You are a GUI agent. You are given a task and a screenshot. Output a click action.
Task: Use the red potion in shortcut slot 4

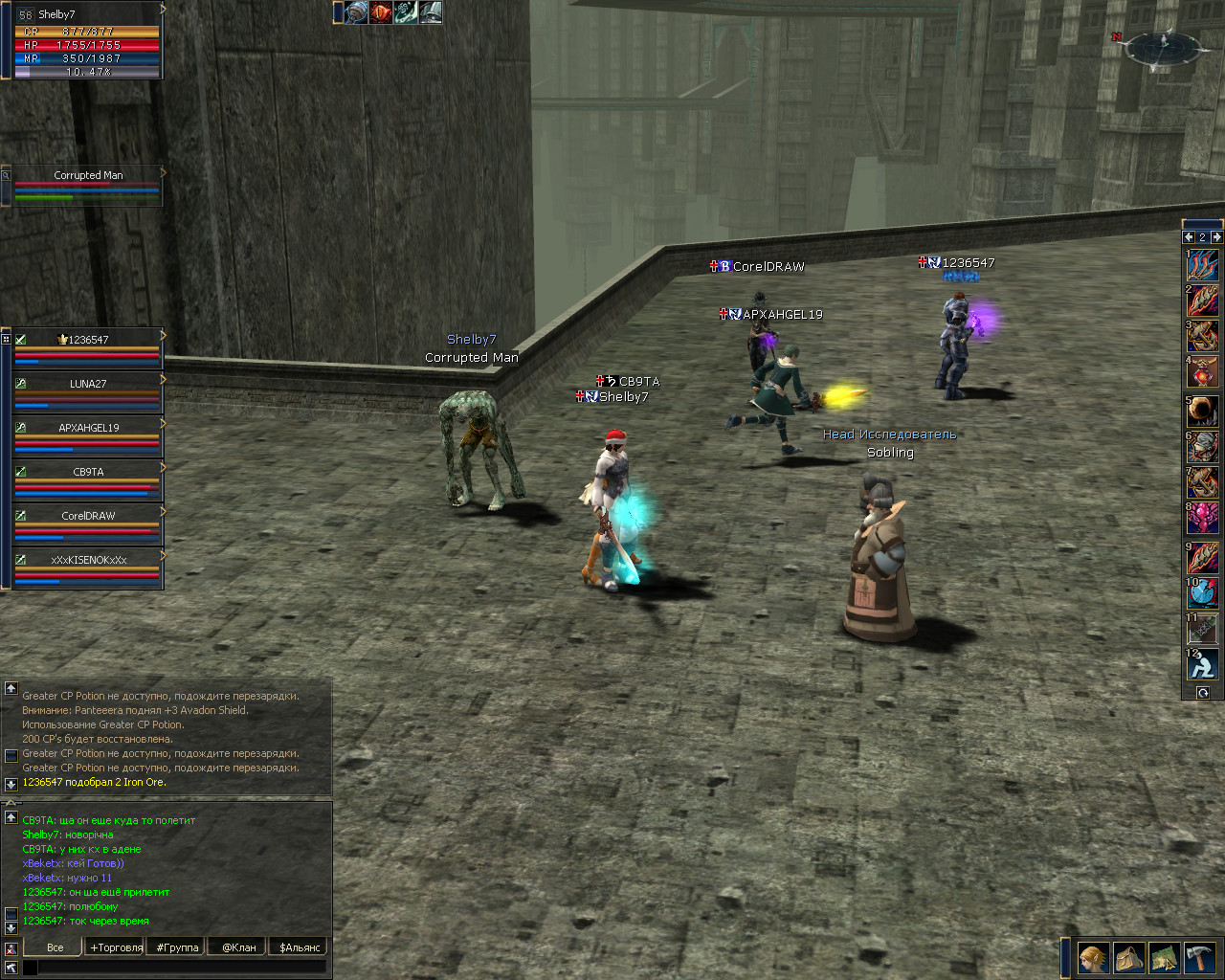1203,371
